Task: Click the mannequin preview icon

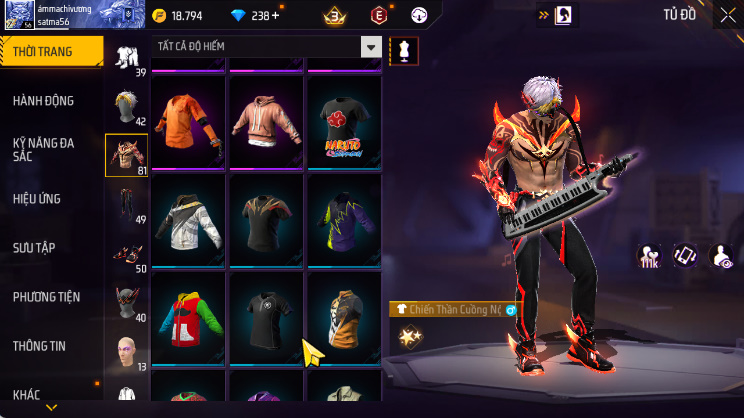Action: [x=403, y=50]
